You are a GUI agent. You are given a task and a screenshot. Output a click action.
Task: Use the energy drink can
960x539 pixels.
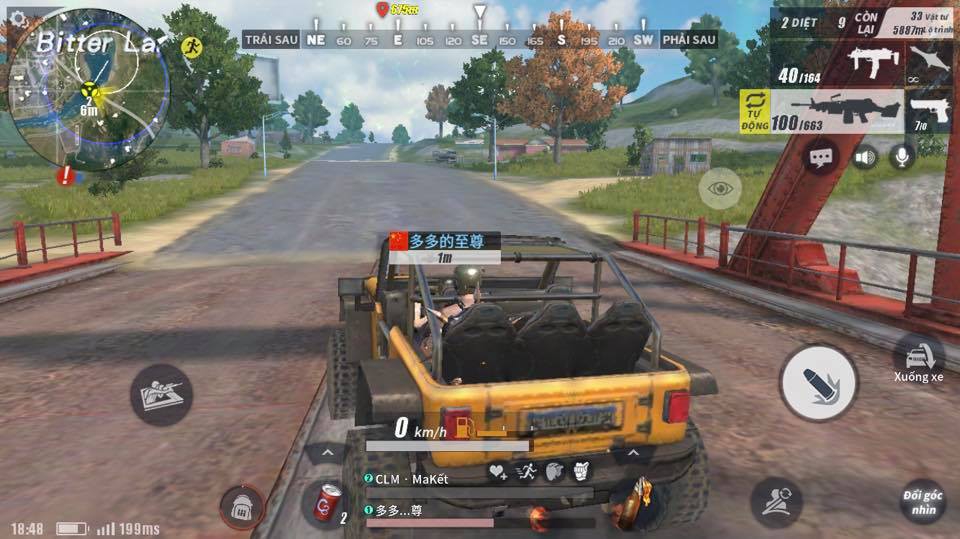click(327, 501)
